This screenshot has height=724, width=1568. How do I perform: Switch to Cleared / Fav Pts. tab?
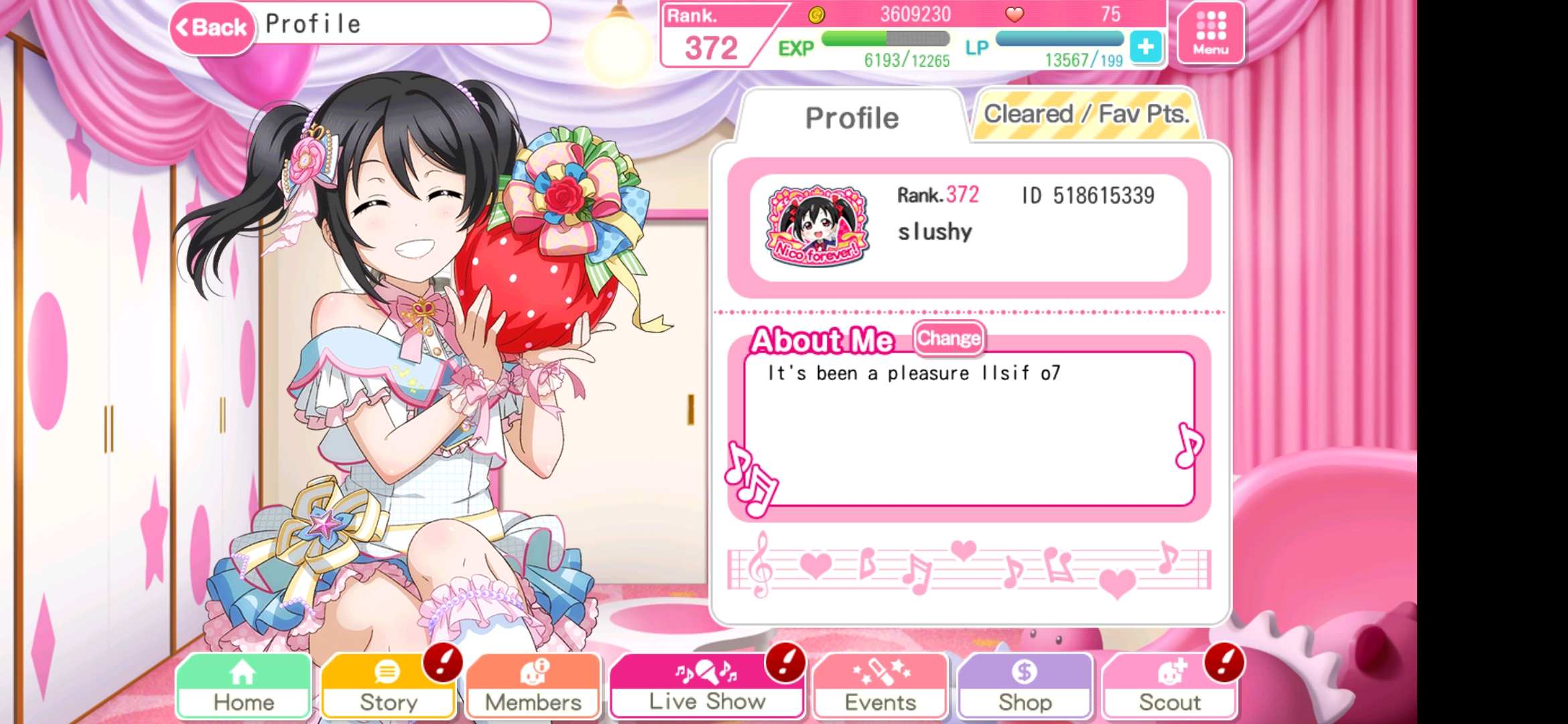pyautogui.click(x=1086, y=115)
